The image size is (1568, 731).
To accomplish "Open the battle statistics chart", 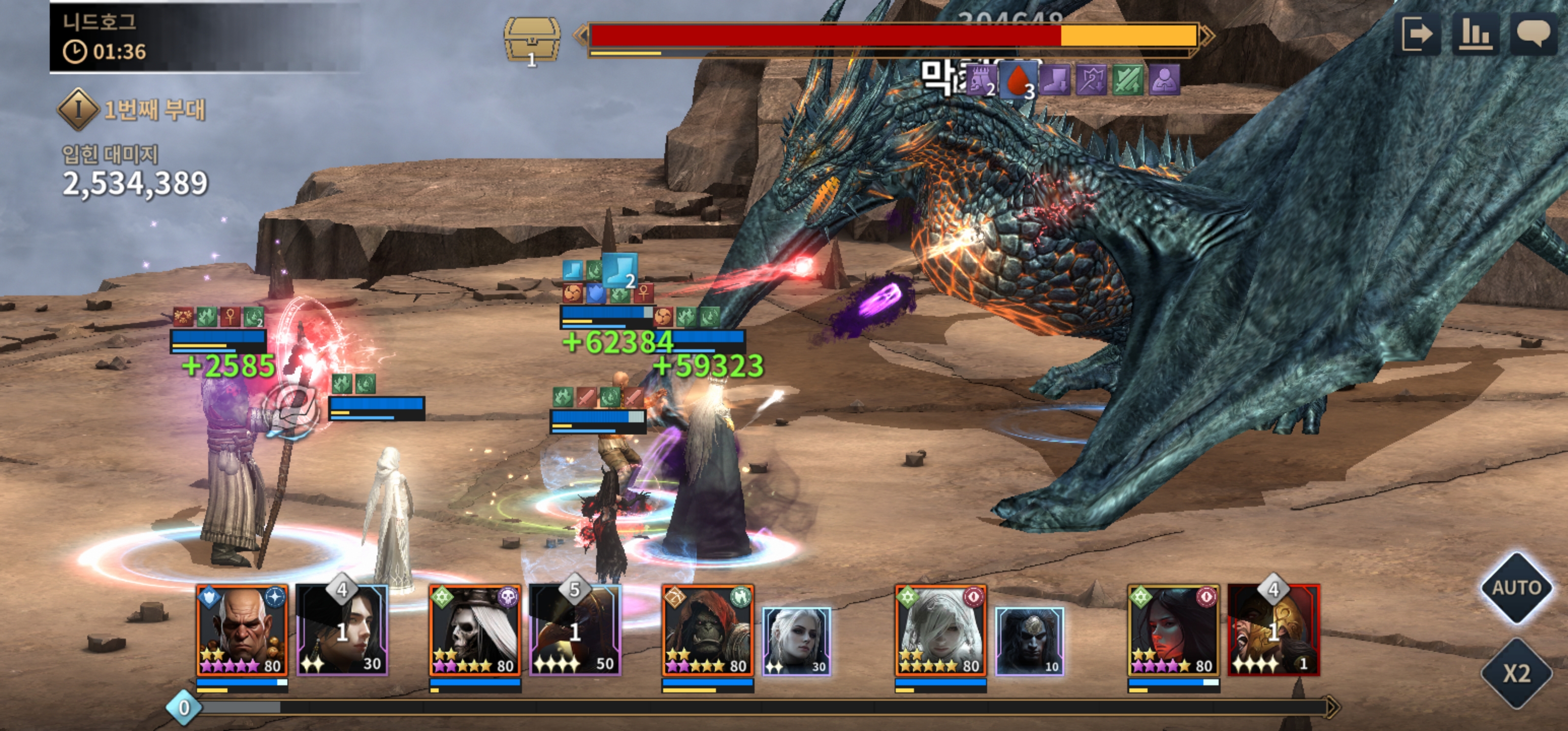I will 1476,34.
